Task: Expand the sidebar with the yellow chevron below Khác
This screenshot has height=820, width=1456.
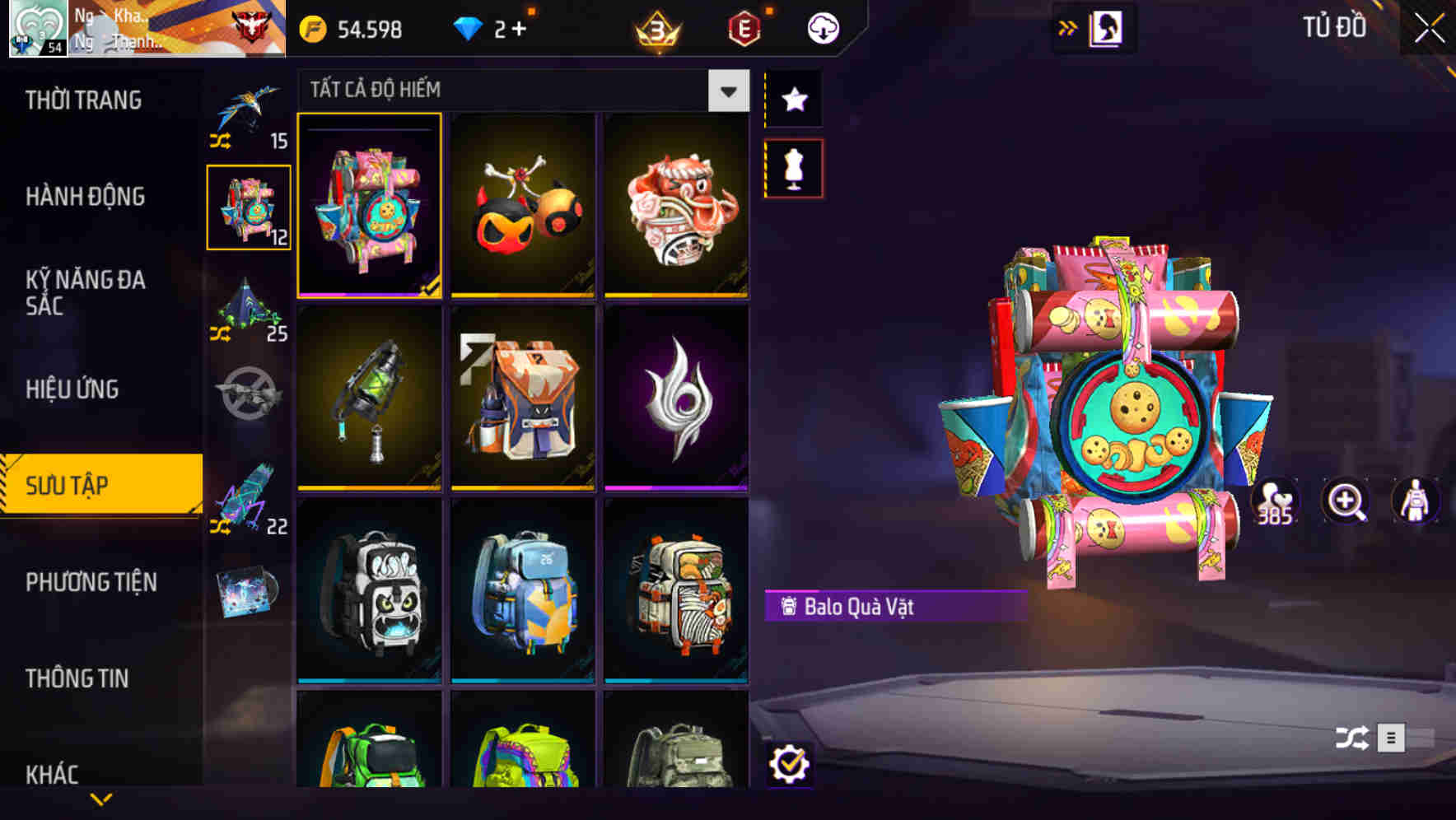Action: coord(100,798)
